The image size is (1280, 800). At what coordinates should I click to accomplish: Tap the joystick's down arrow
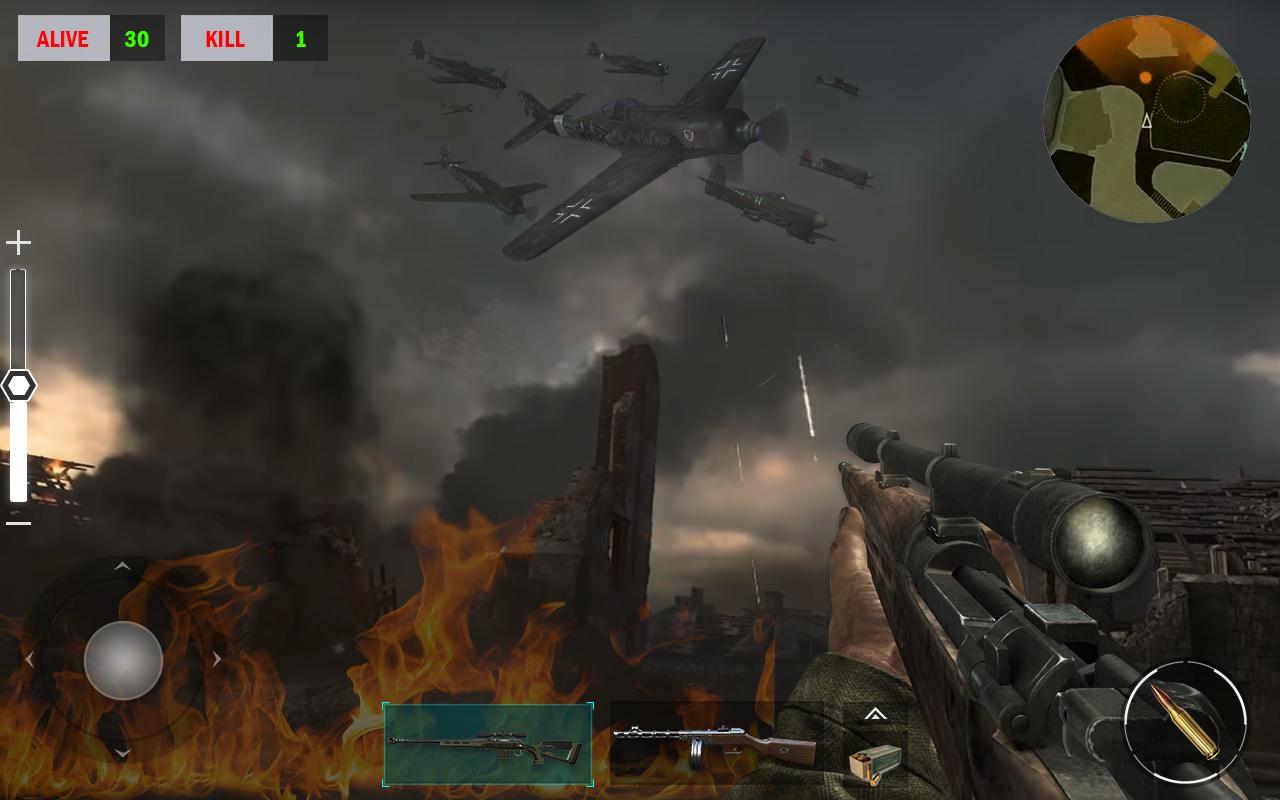pyautogui.click(x=122, y=753)
